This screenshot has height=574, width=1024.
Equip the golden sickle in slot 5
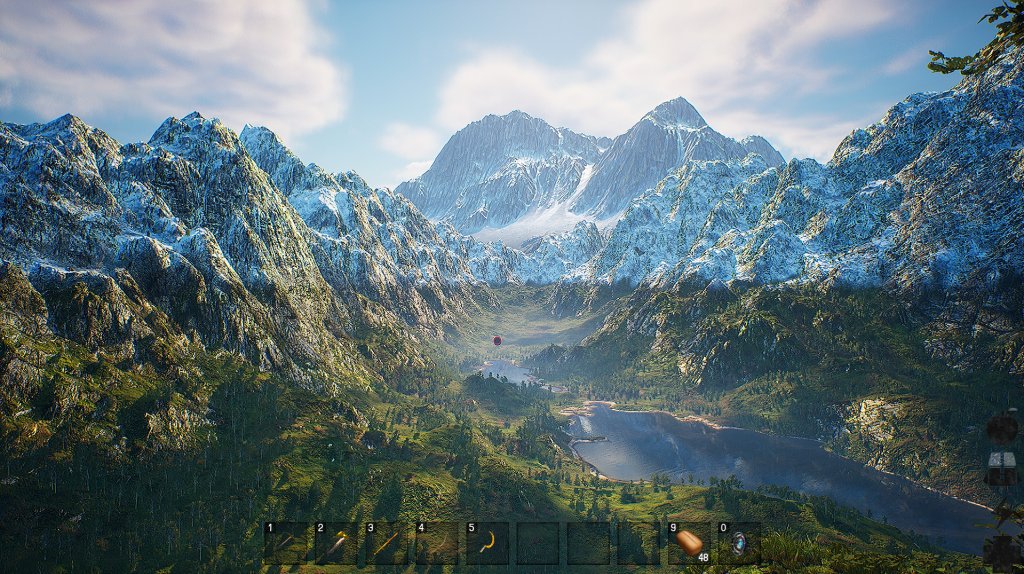pos(487,543)
